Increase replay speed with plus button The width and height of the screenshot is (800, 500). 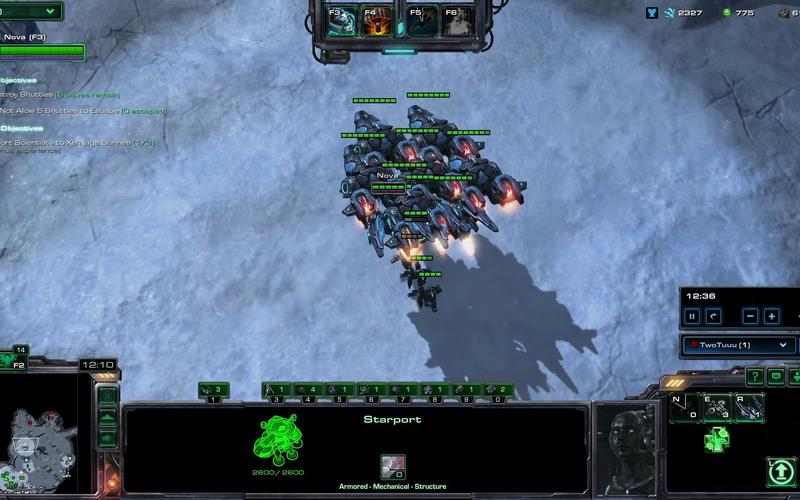tap(772, 316)
